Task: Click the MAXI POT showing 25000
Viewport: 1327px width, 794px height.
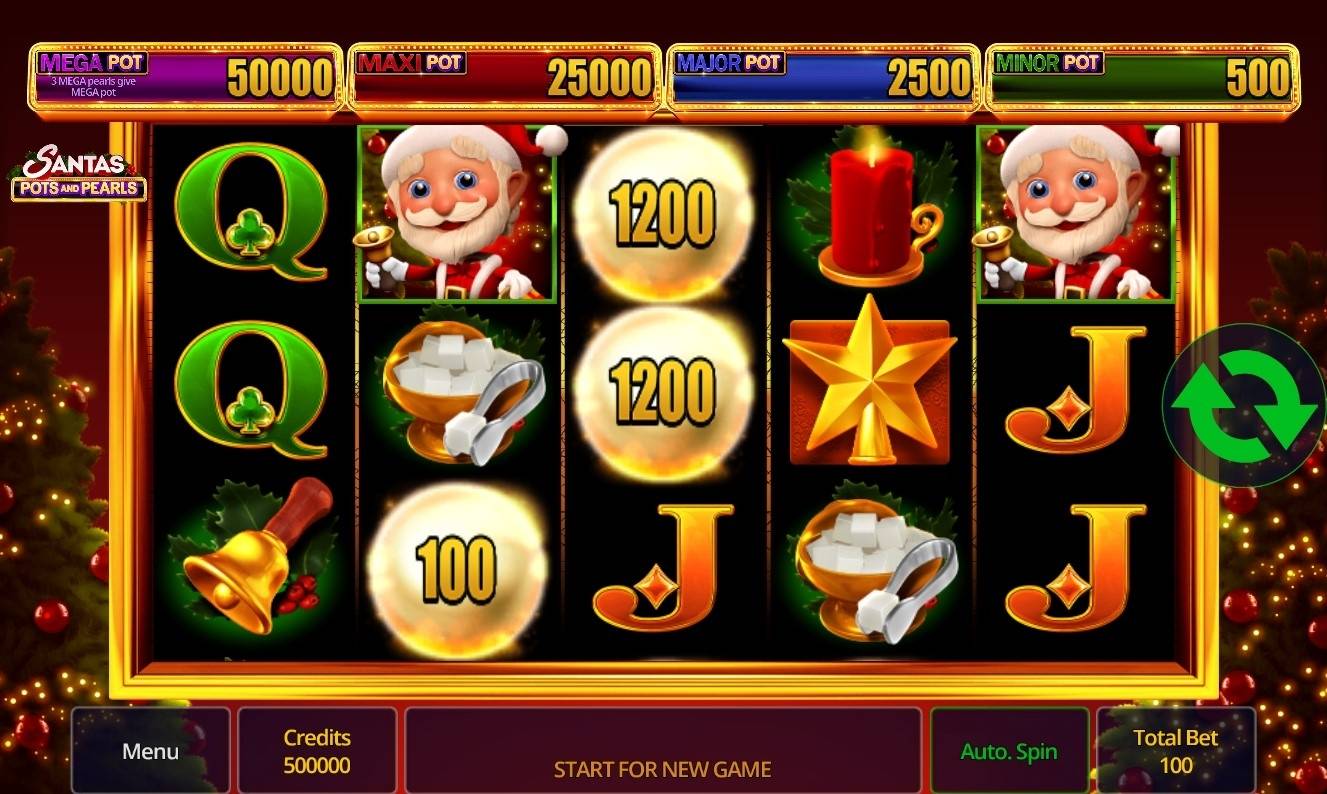Action: coord(503,75)
